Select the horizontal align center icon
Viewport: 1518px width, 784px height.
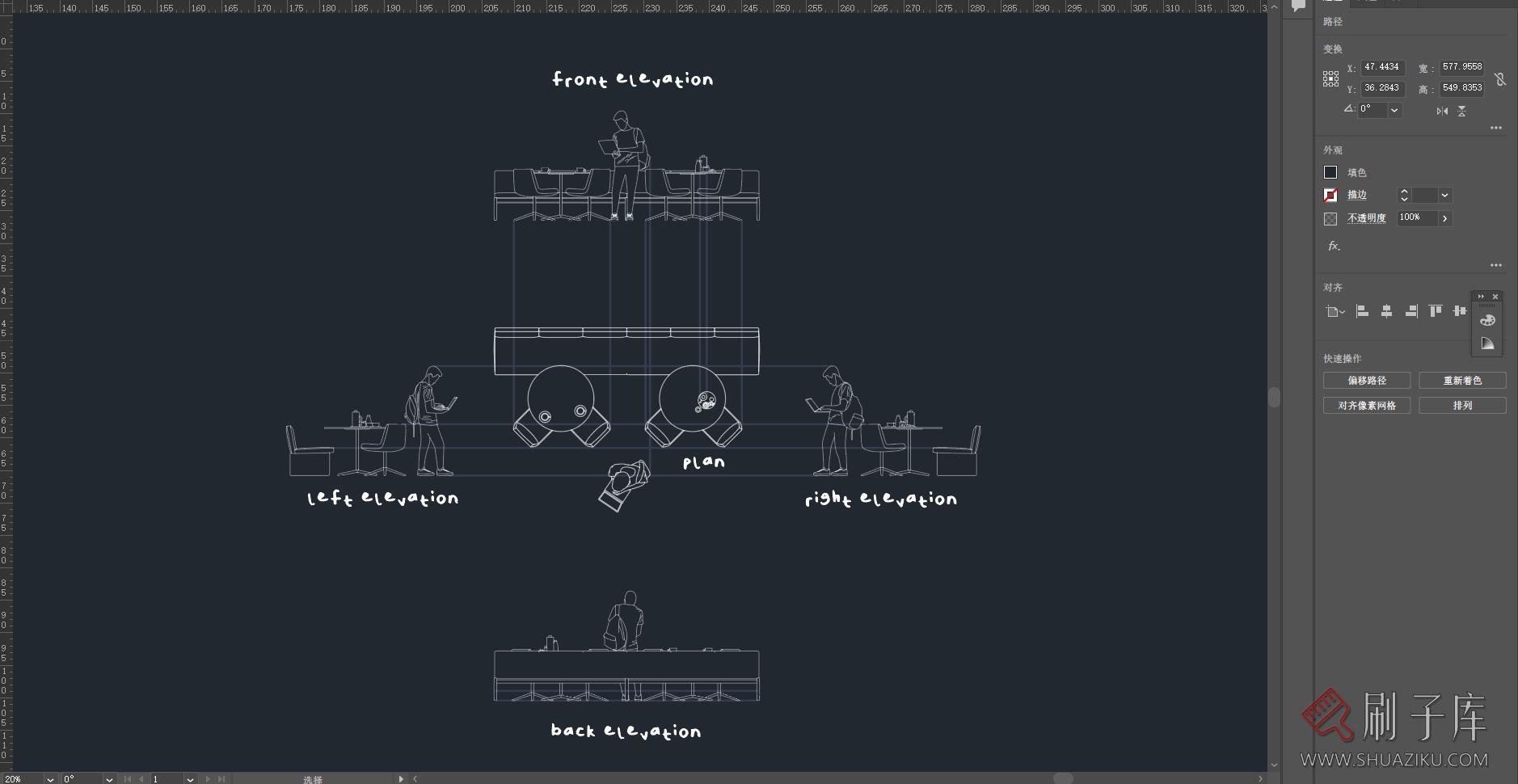[1387, 311]
